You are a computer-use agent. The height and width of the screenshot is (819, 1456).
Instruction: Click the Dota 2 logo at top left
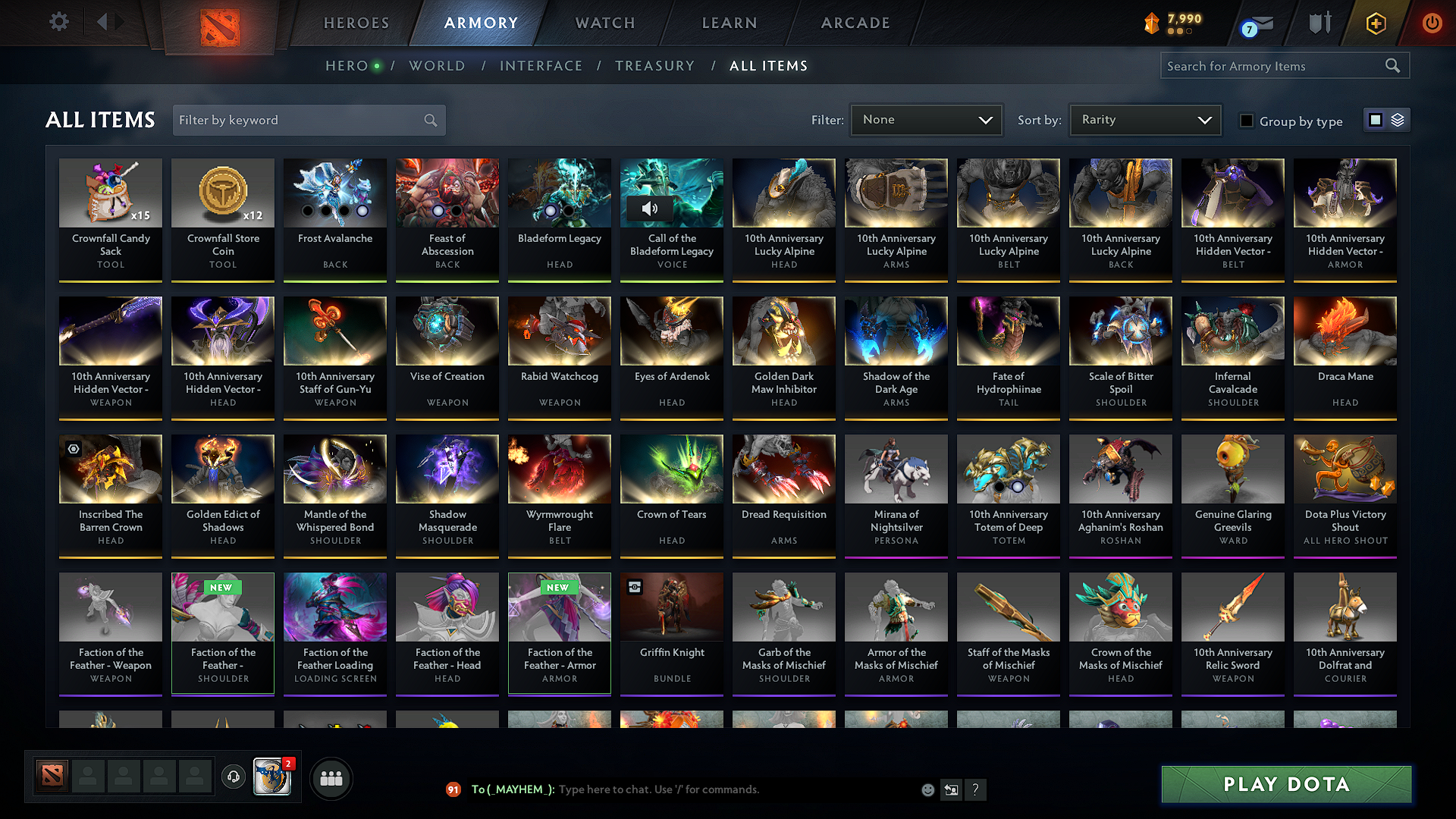click(220, 23)
